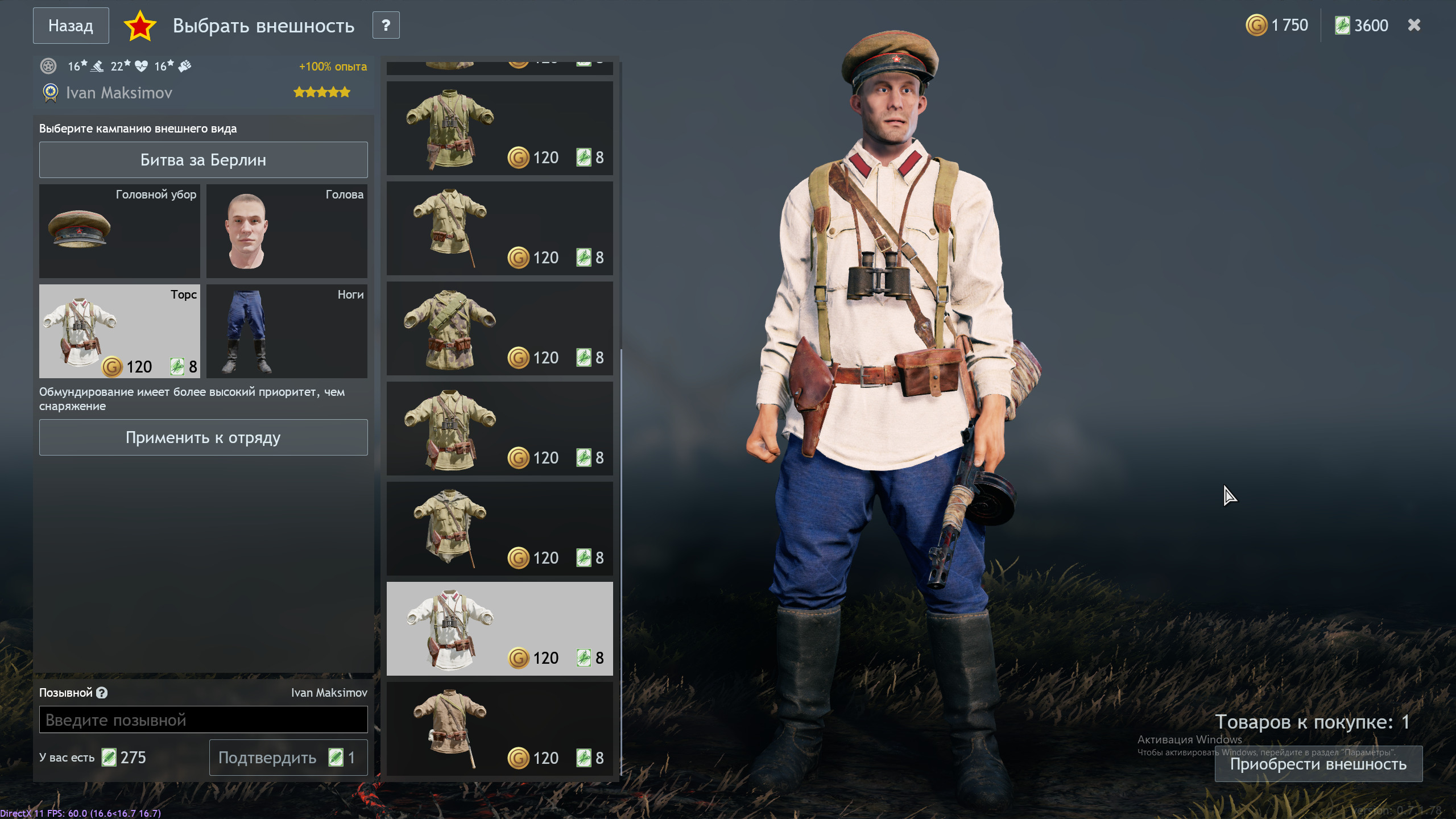1456x819 pixels.
Task: Choose the hooded cape tunic
Action: click(x=499, y=529)
